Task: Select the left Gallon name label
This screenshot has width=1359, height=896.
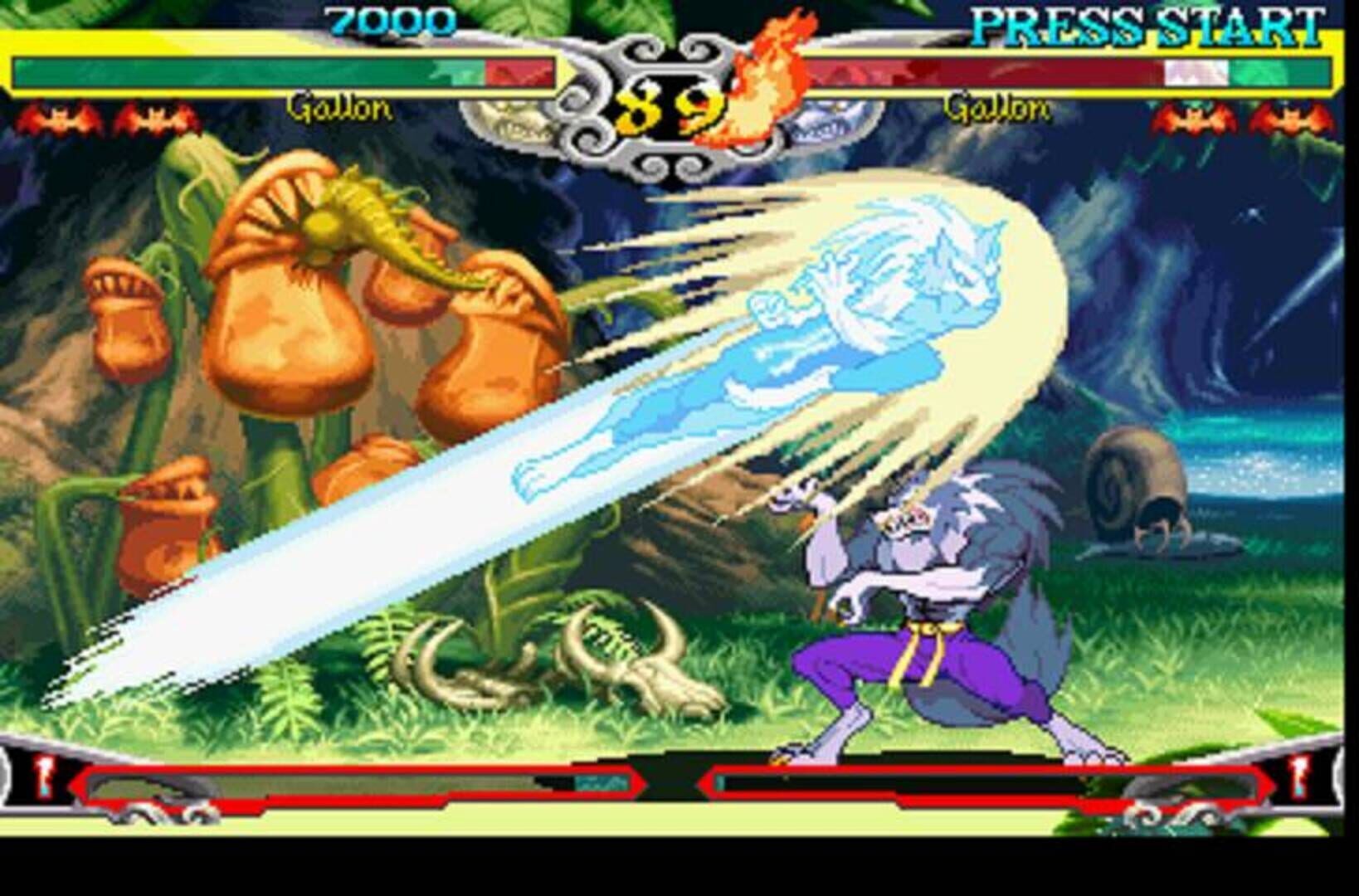Action: pyautogui.click(x=339, y=108)
